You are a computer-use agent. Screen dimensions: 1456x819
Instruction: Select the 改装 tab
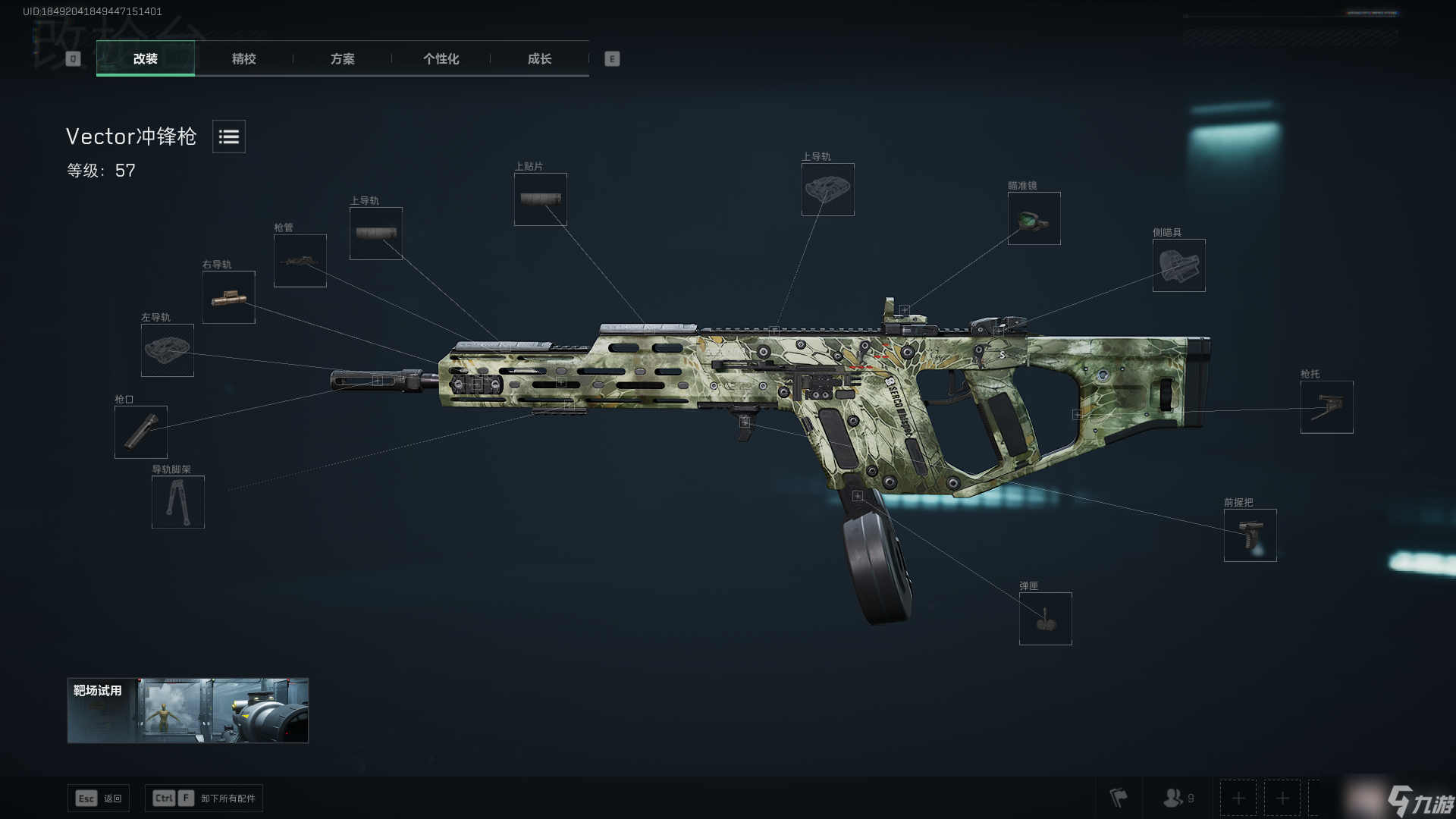(x=145, y=59)
